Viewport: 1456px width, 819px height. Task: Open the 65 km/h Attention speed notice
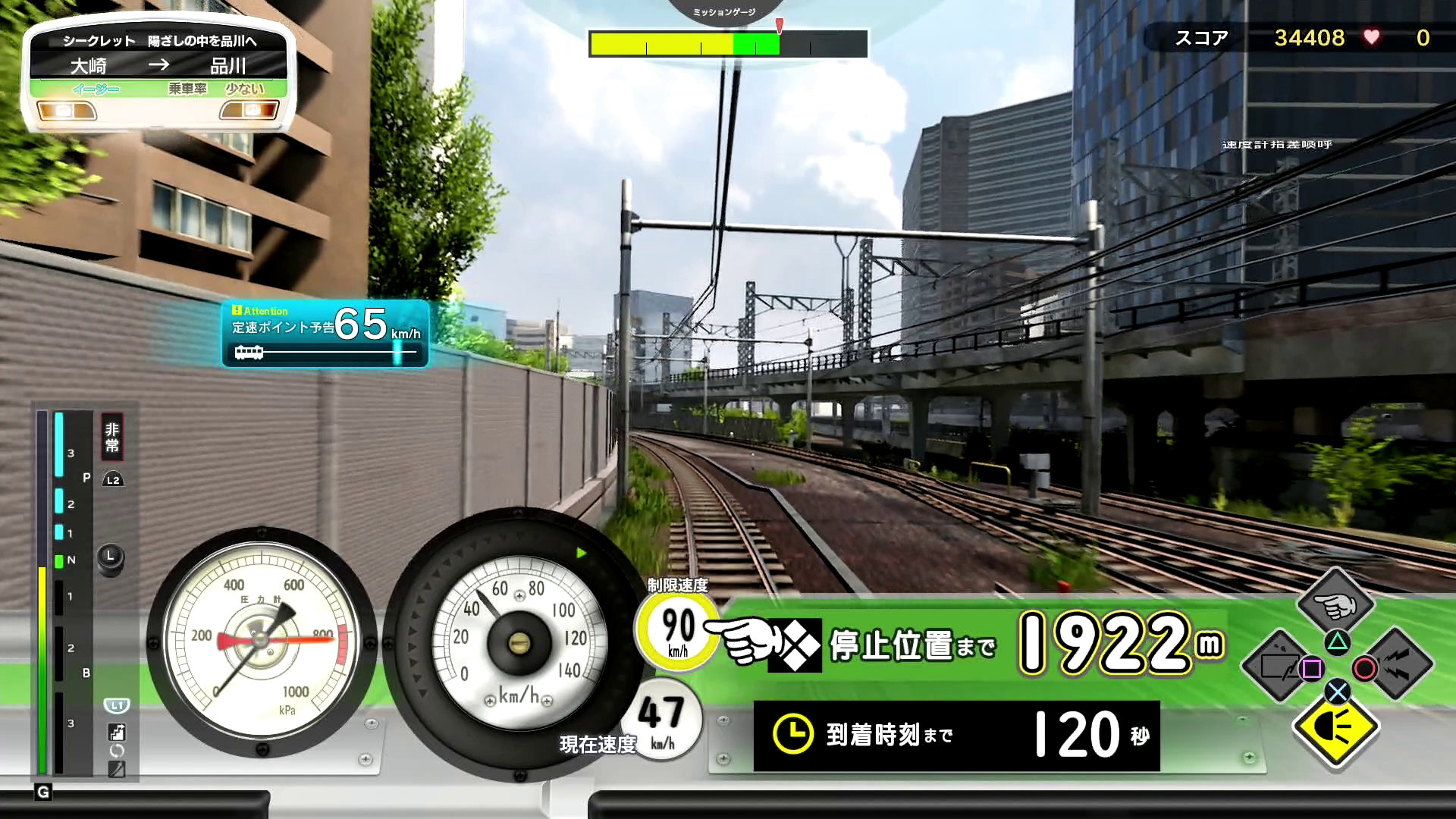coord(325,334)
